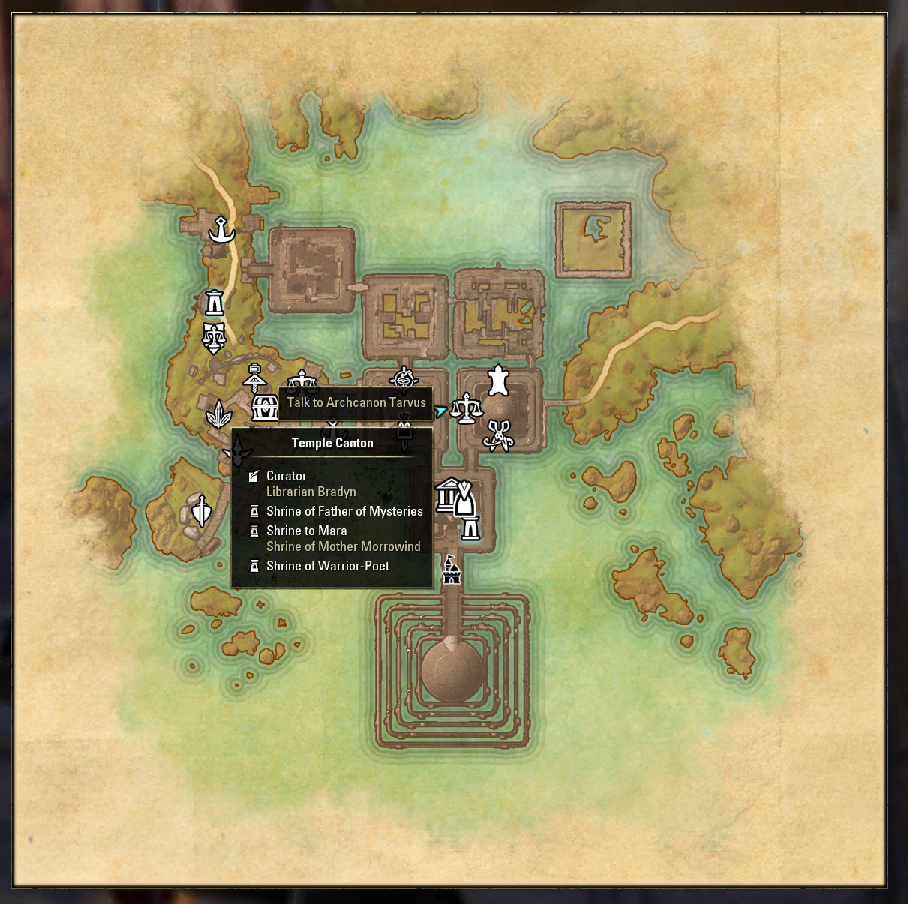Click the scales shield marker below the wayshrine

[214, 337]
